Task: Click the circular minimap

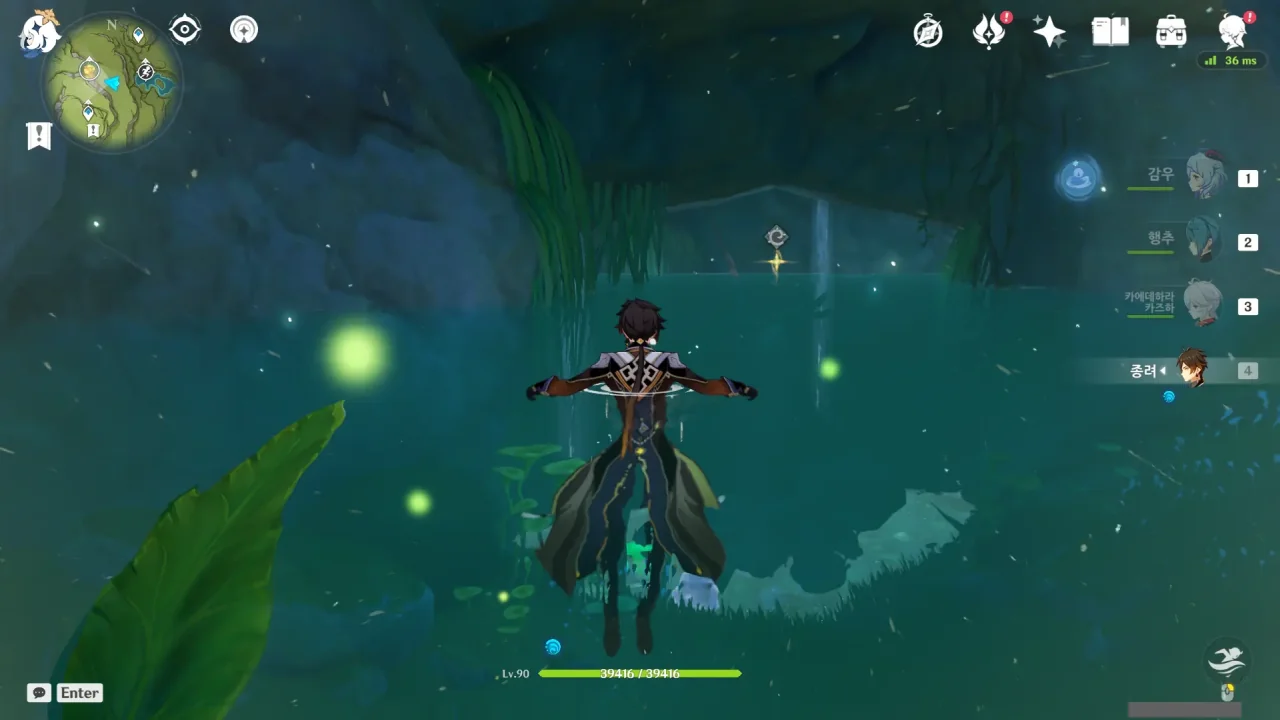Action: (x=111, y=82)
